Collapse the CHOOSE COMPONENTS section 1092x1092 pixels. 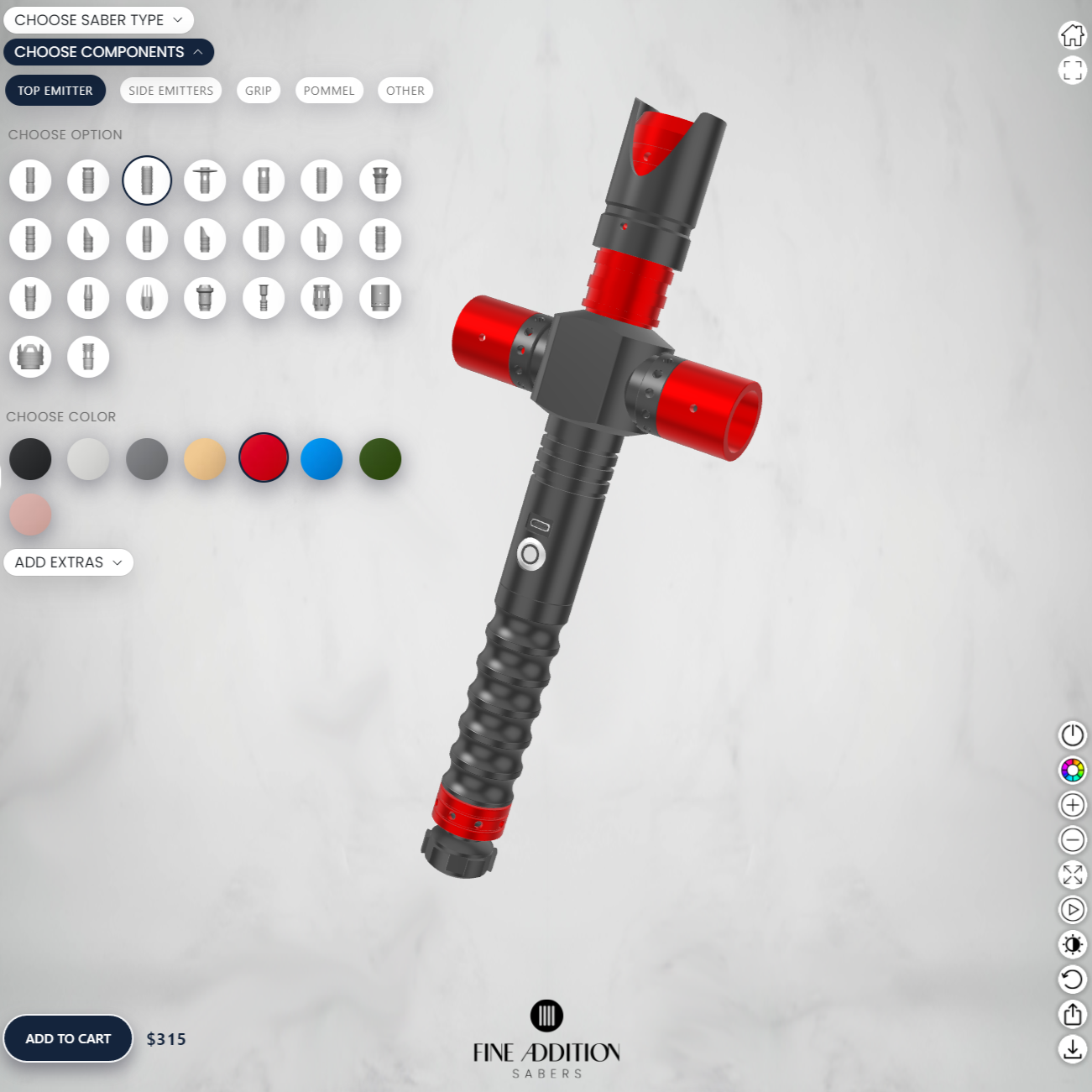point(108,52)
